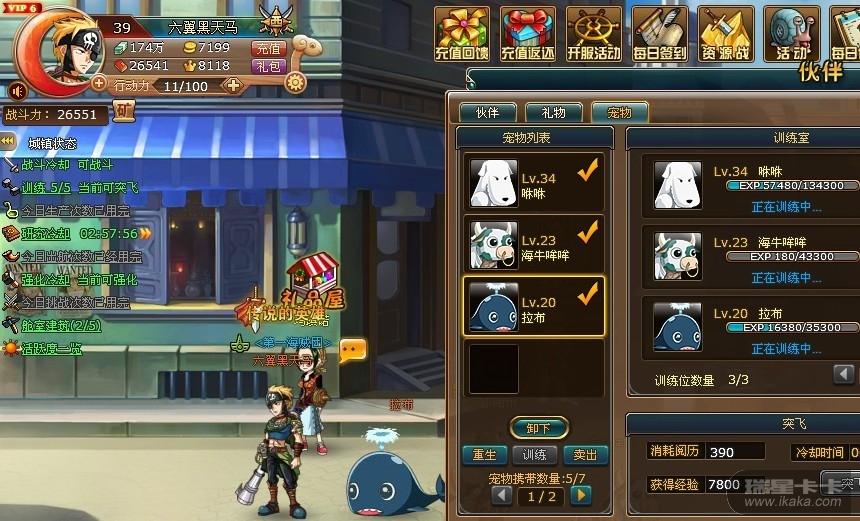
Task: Add action points with plus button
Action: point(233,86)
